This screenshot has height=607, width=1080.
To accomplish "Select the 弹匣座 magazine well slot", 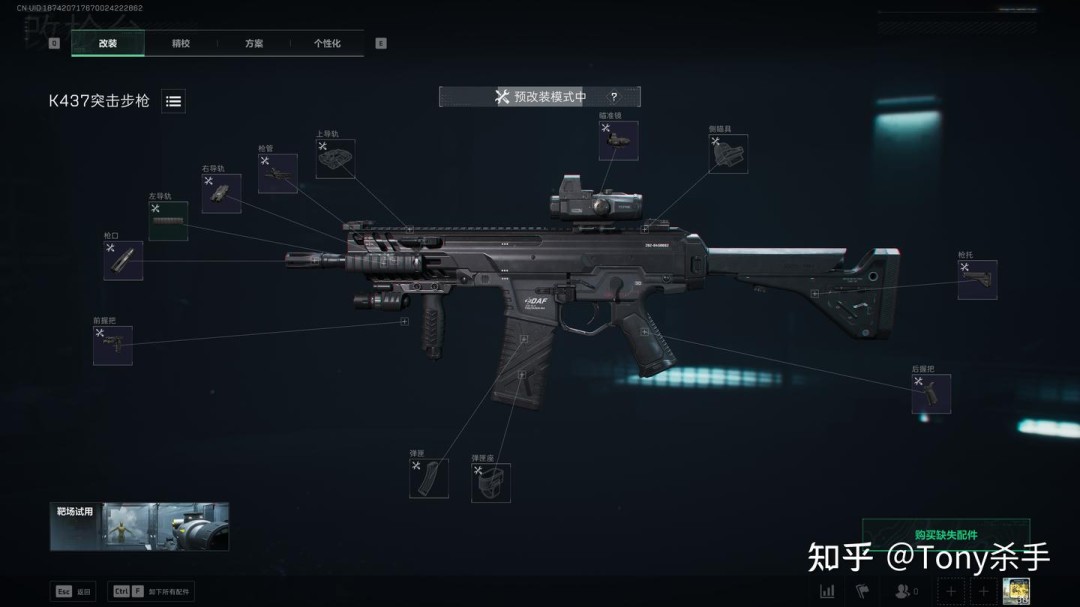I will [x=491, y=483].
